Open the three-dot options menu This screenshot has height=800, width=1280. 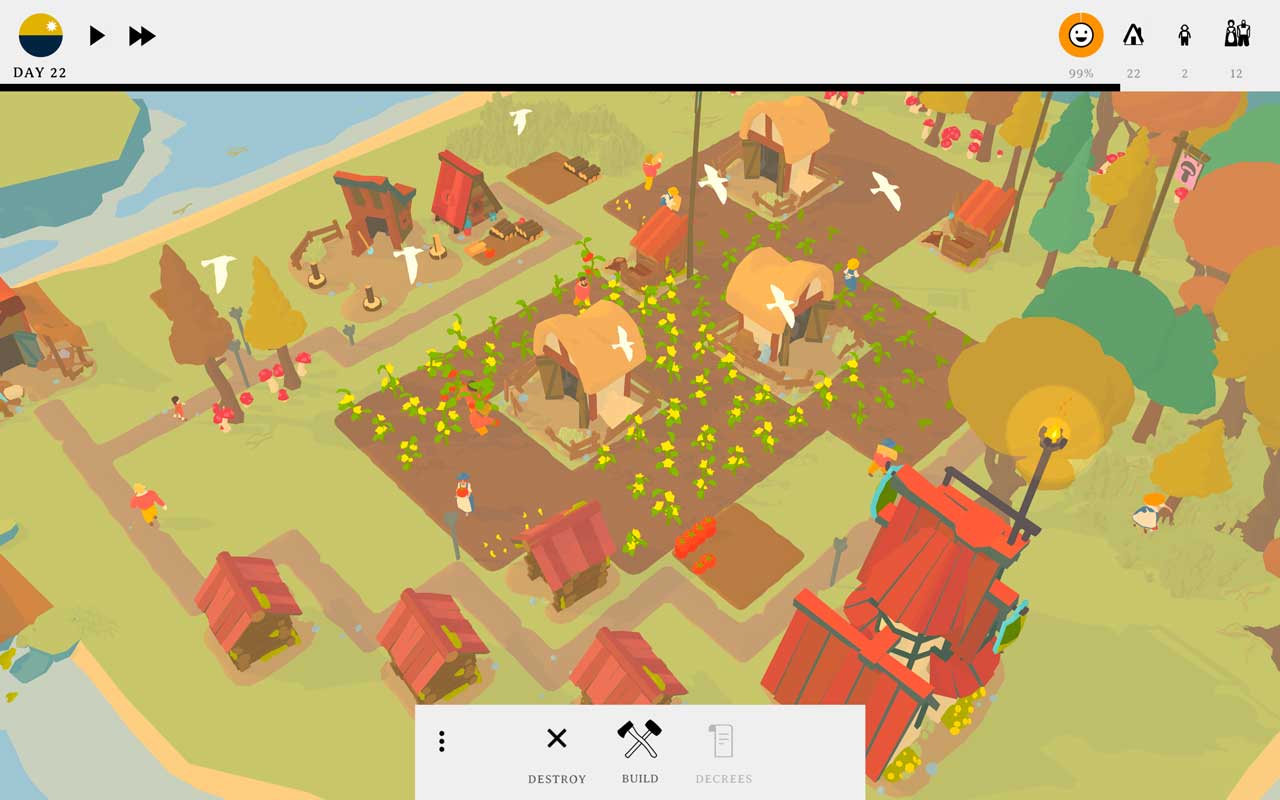tap(441, 741)
